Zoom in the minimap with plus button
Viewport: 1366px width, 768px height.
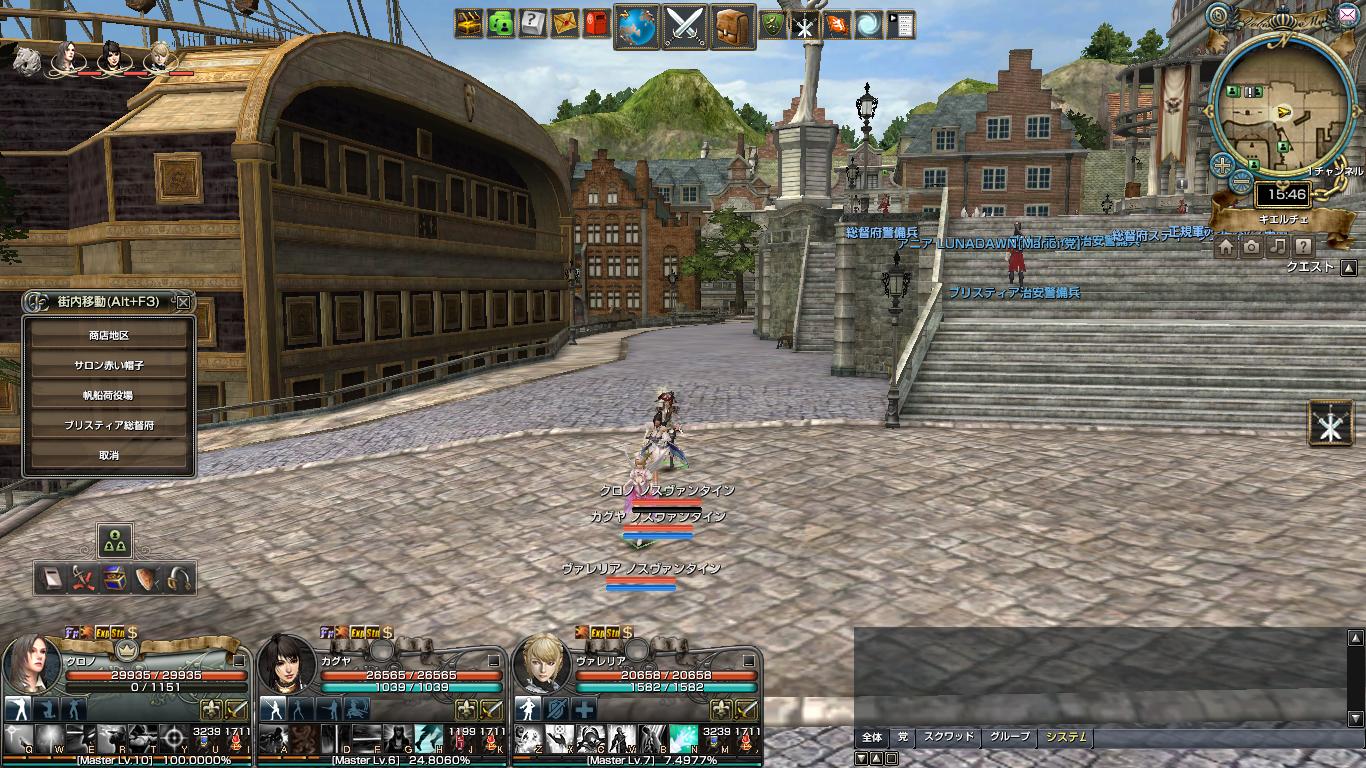click(1222, 165)
